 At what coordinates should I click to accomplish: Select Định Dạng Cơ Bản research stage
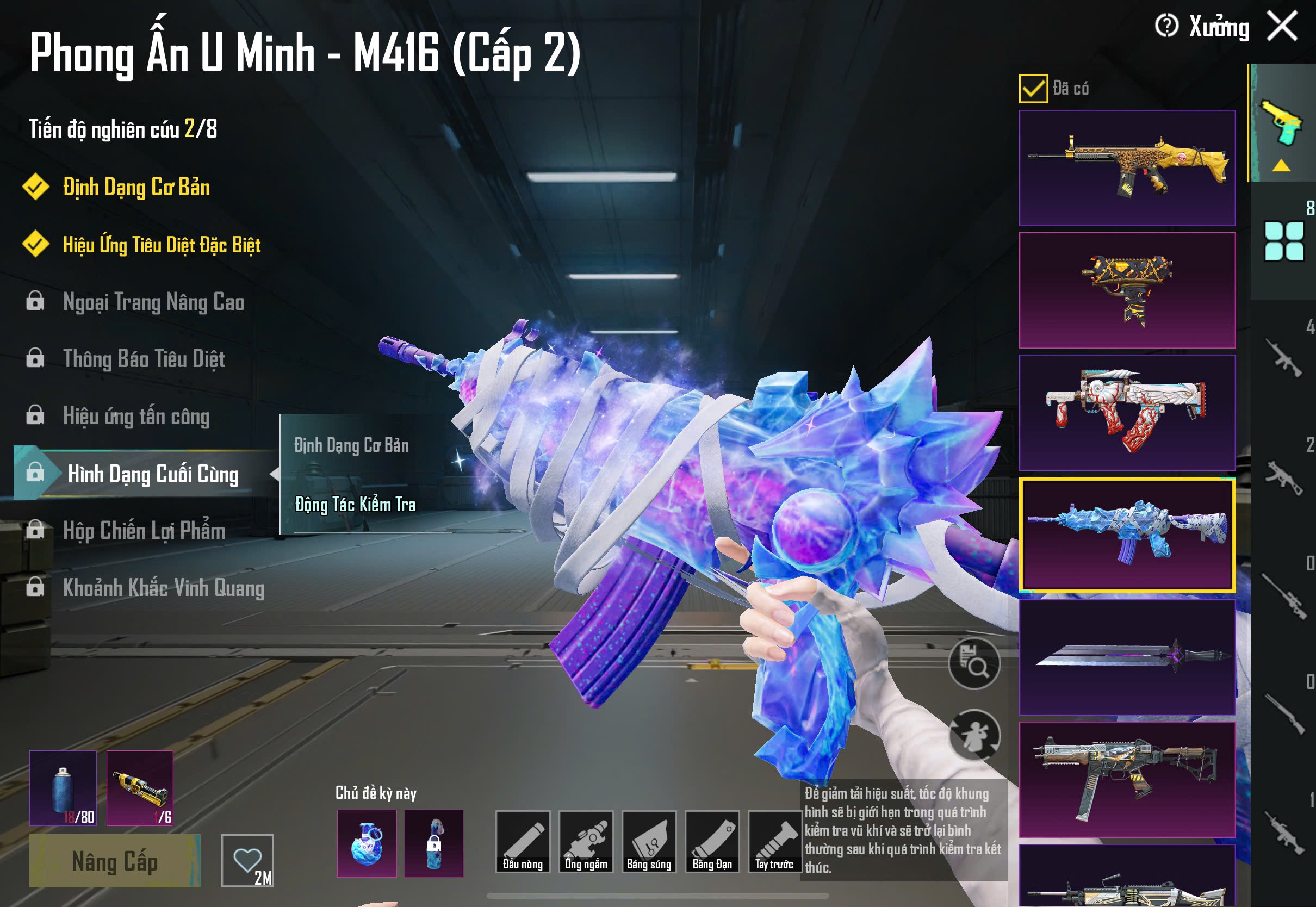136,188
